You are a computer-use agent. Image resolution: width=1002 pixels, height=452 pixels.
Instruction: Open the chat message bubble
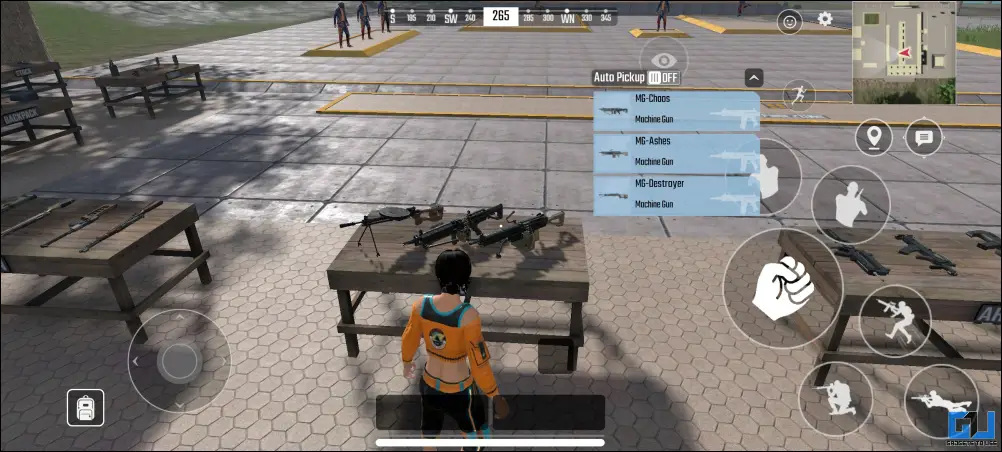[923, 137]
